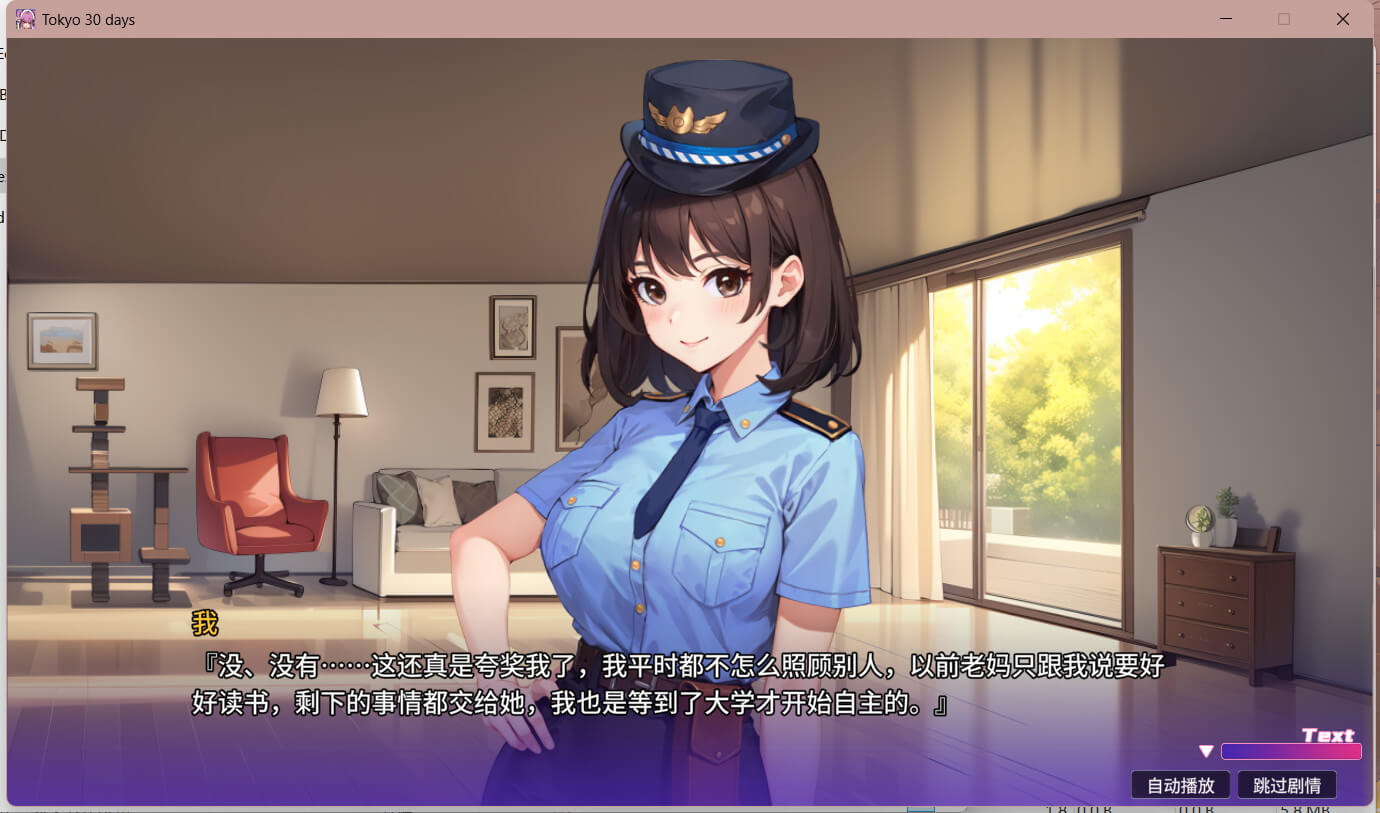Enable auto-play with the 自动播放 button
This screenshot has width=1380, height=813.
coord(1180,785)
